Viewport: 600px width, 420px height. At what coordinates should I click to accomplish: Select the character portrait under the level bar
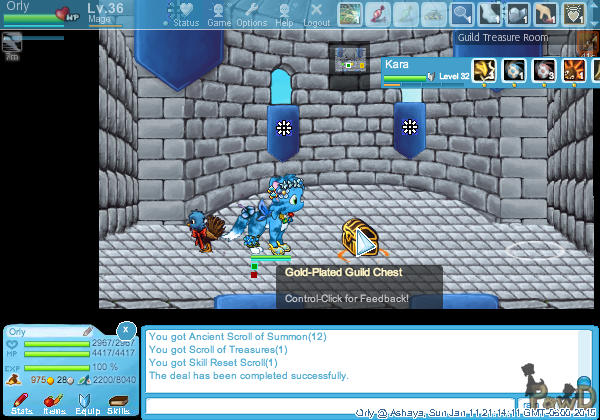pos(12,43)
